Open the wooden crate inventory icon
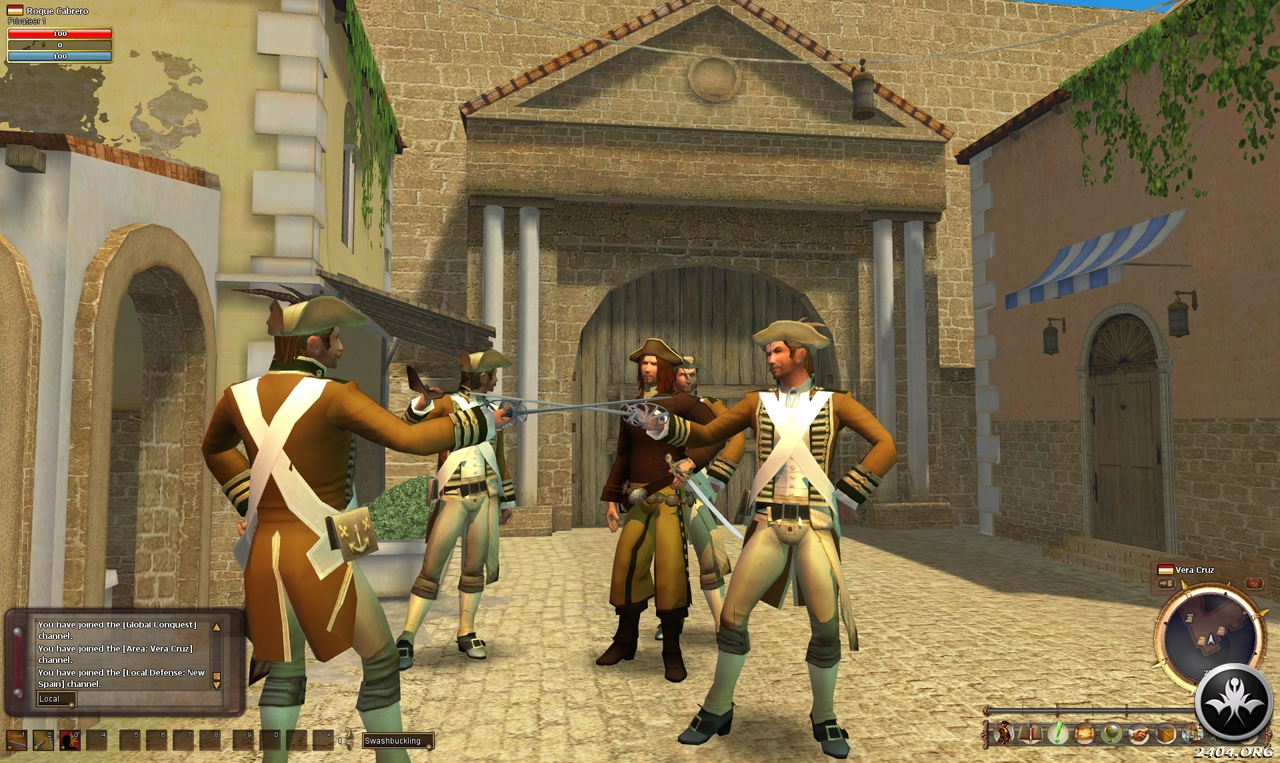This screenshot has height=763, width=1280. (x=1166, y=734)
